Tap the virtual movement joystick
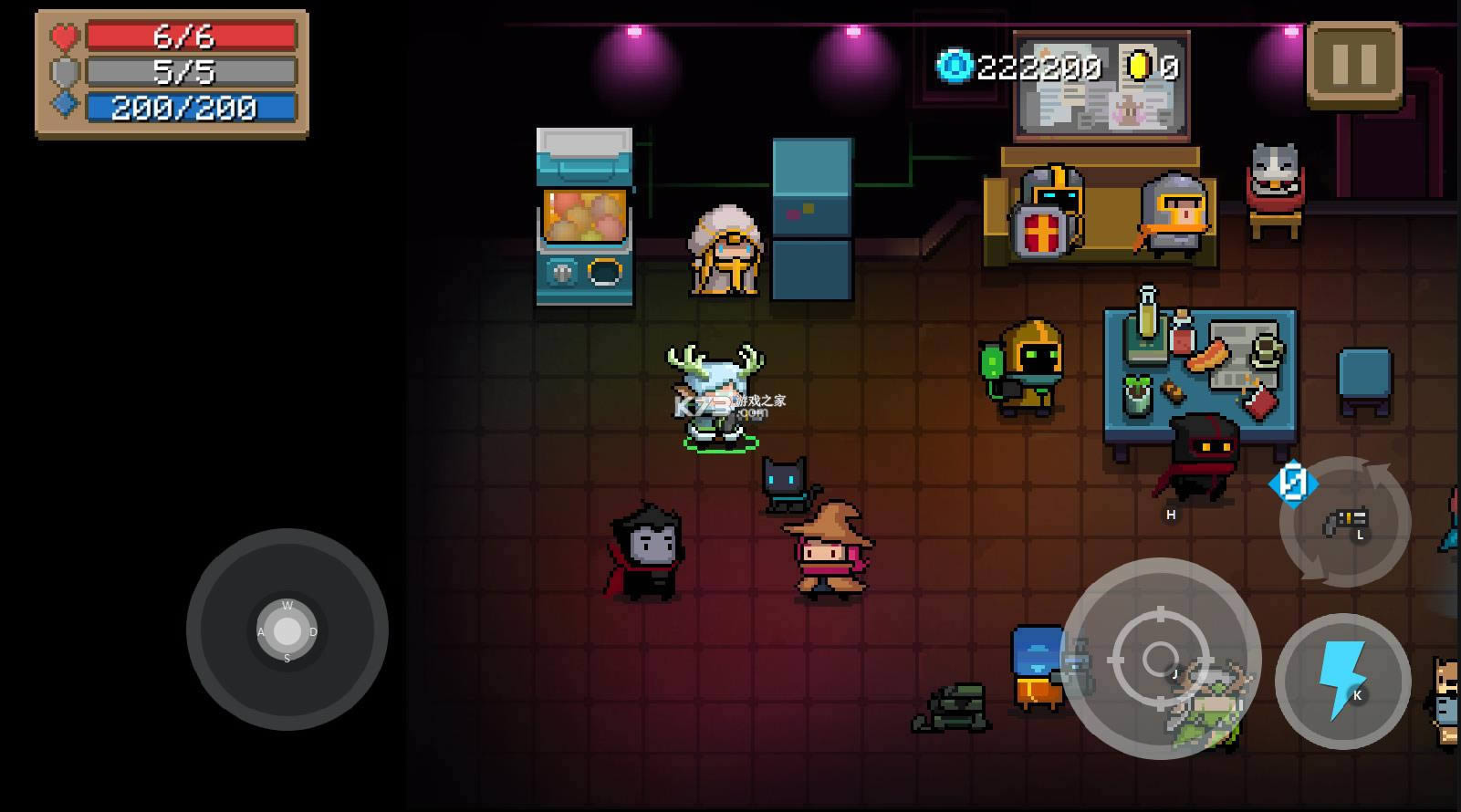The width and height of the screenshot is (1461, 812). pos(287,630)
